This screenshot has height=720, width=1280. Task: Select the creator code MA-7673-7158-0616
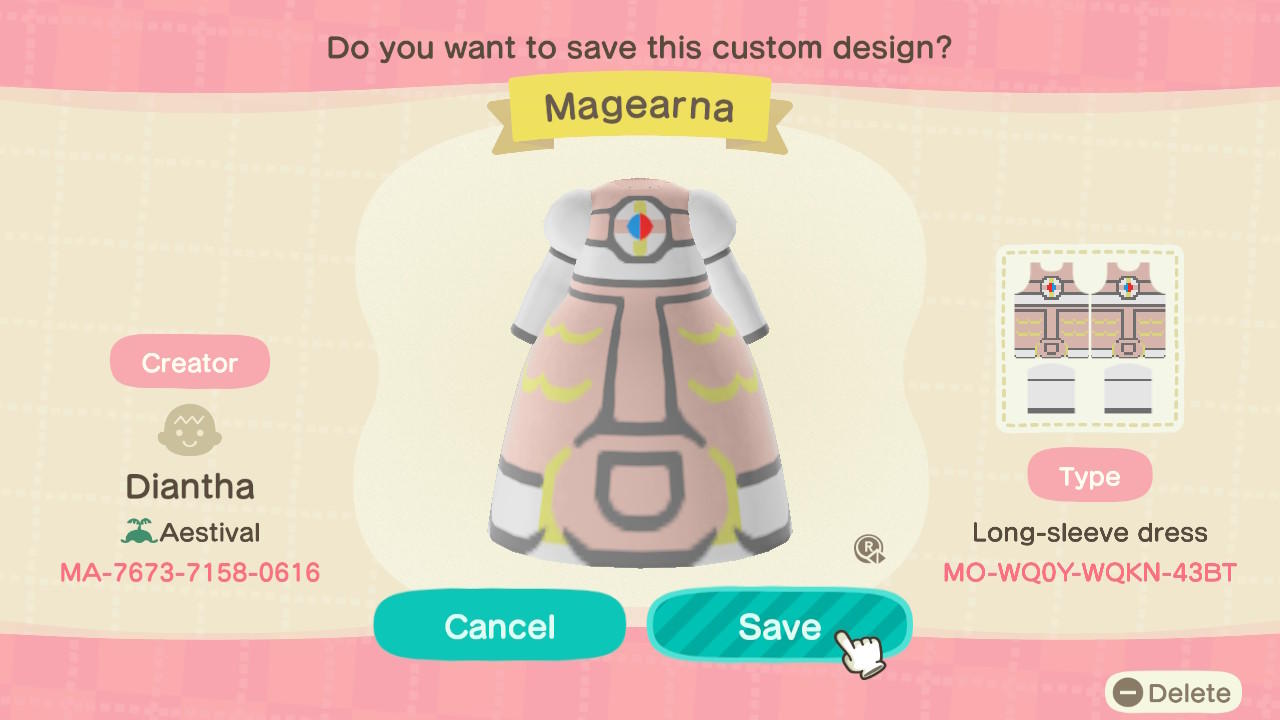[x=189, y=573]
